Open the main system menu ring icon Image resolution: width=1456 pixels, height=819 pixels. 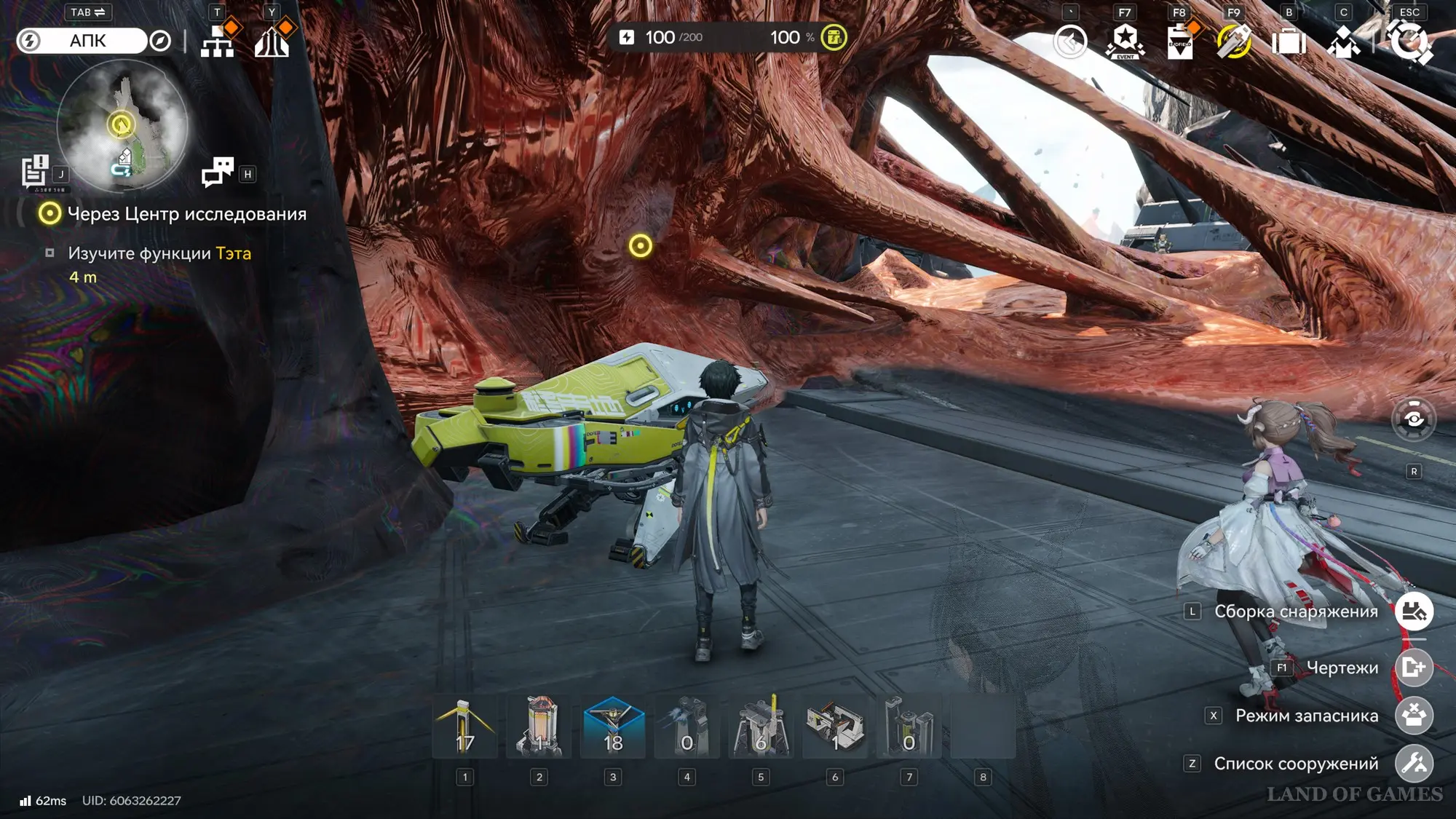1410,41
